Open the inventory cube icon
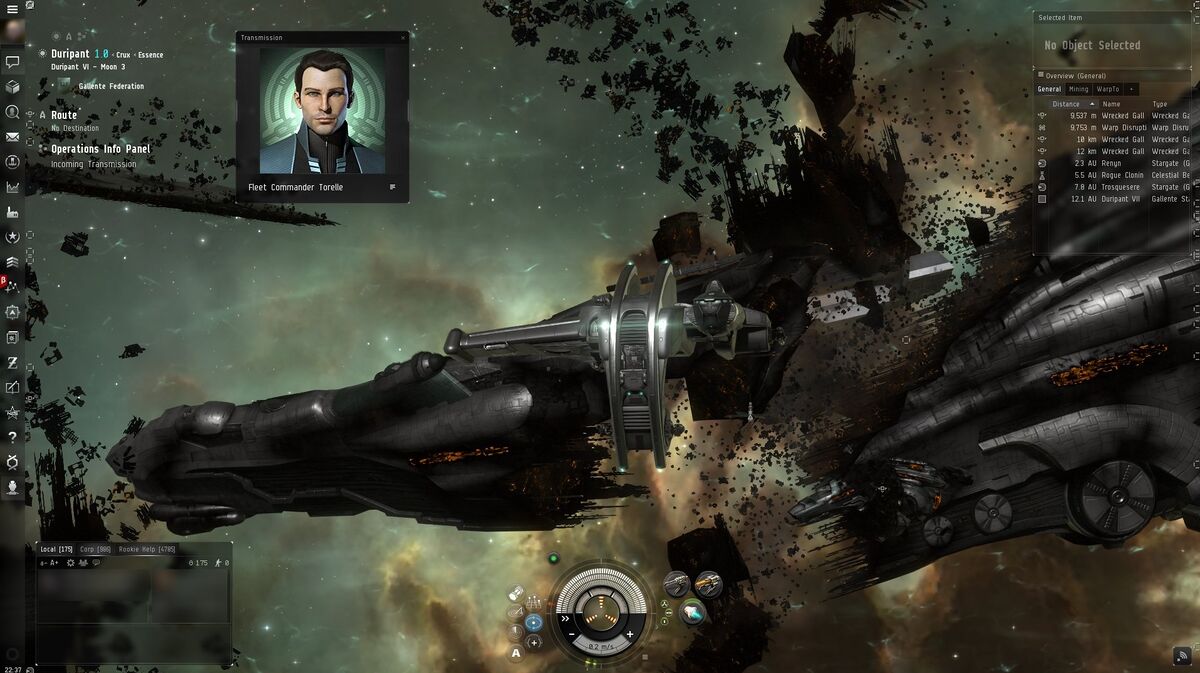 click(x=13, y=87)
